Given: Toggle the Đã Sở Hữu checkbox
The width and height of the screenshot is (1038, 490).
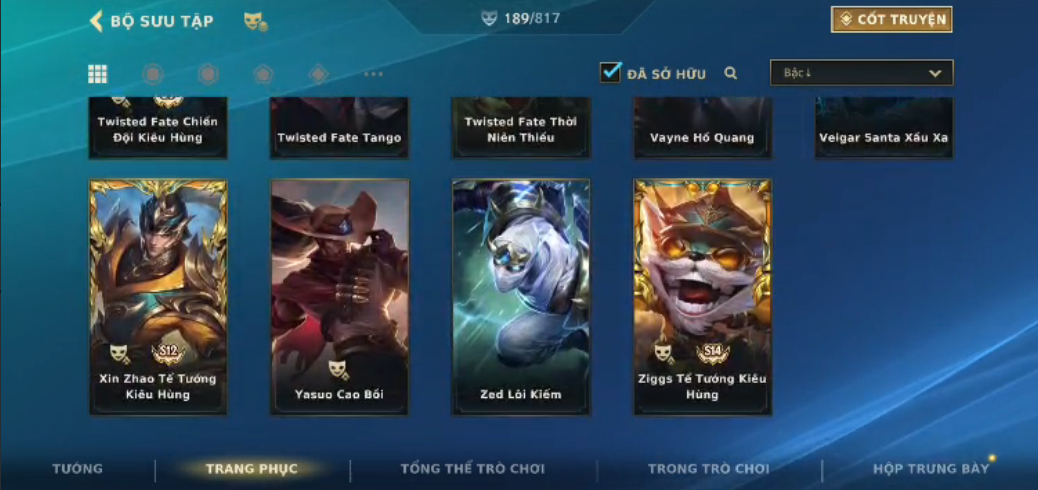Looking at the screenshot, I should pos(610,73).
